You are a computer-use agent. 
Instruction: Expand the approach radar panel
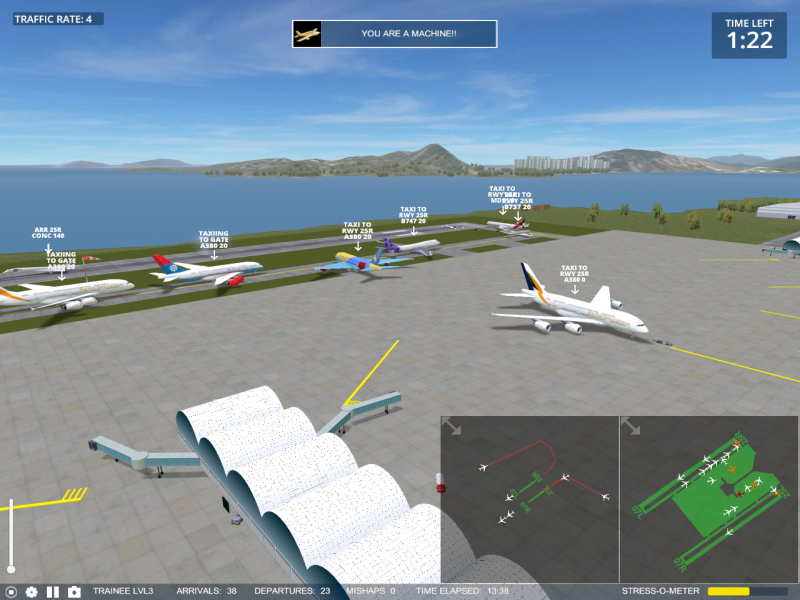point(452,427)
